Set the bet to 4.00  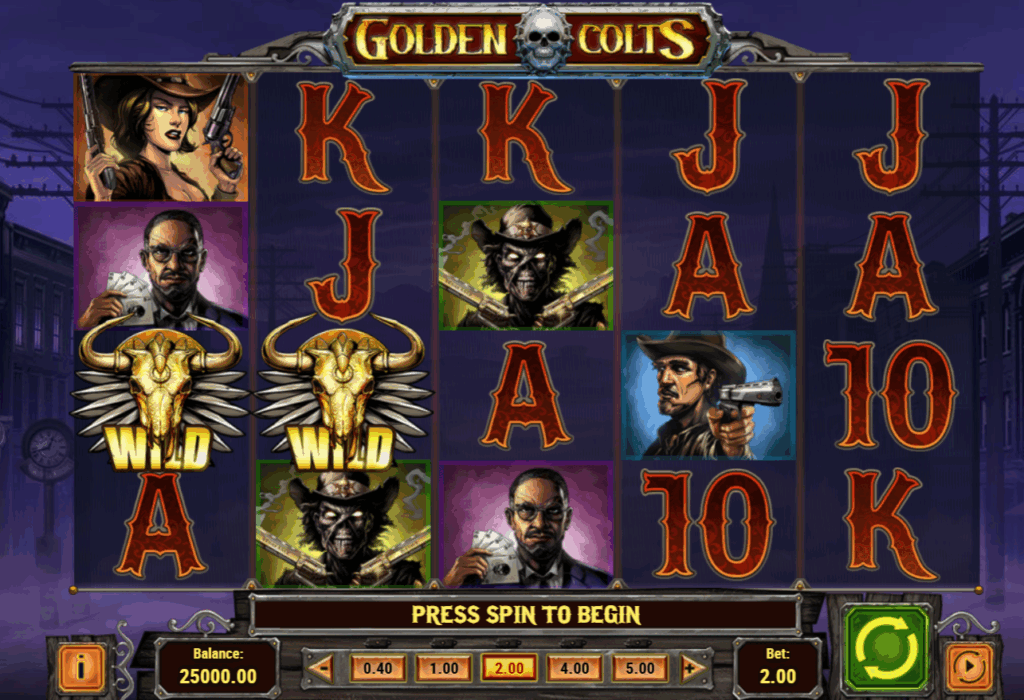(x=574, y=667)
